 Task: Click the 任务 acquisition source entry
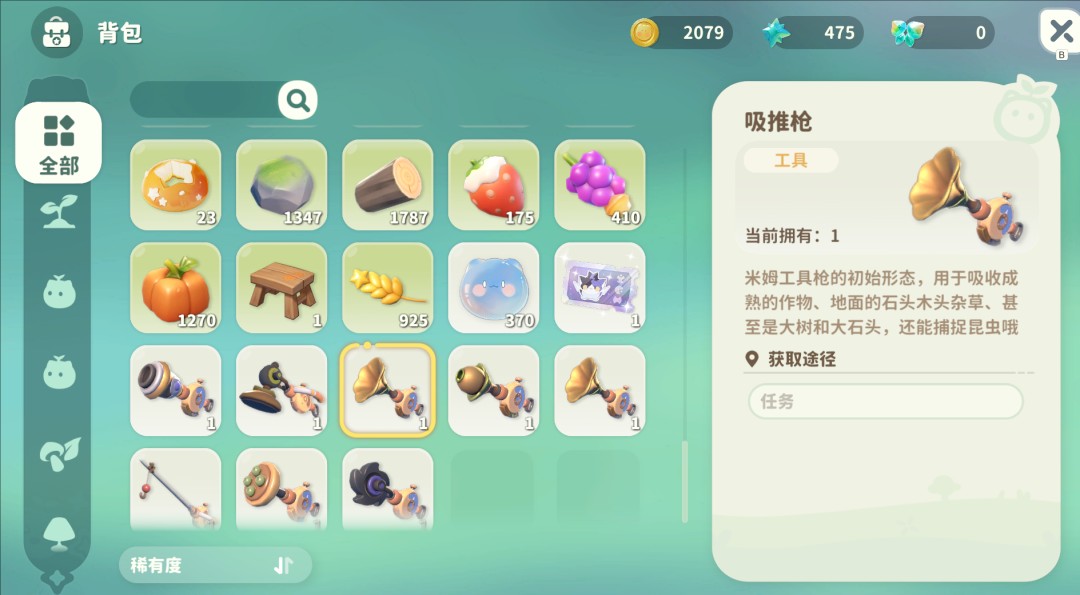885,402
